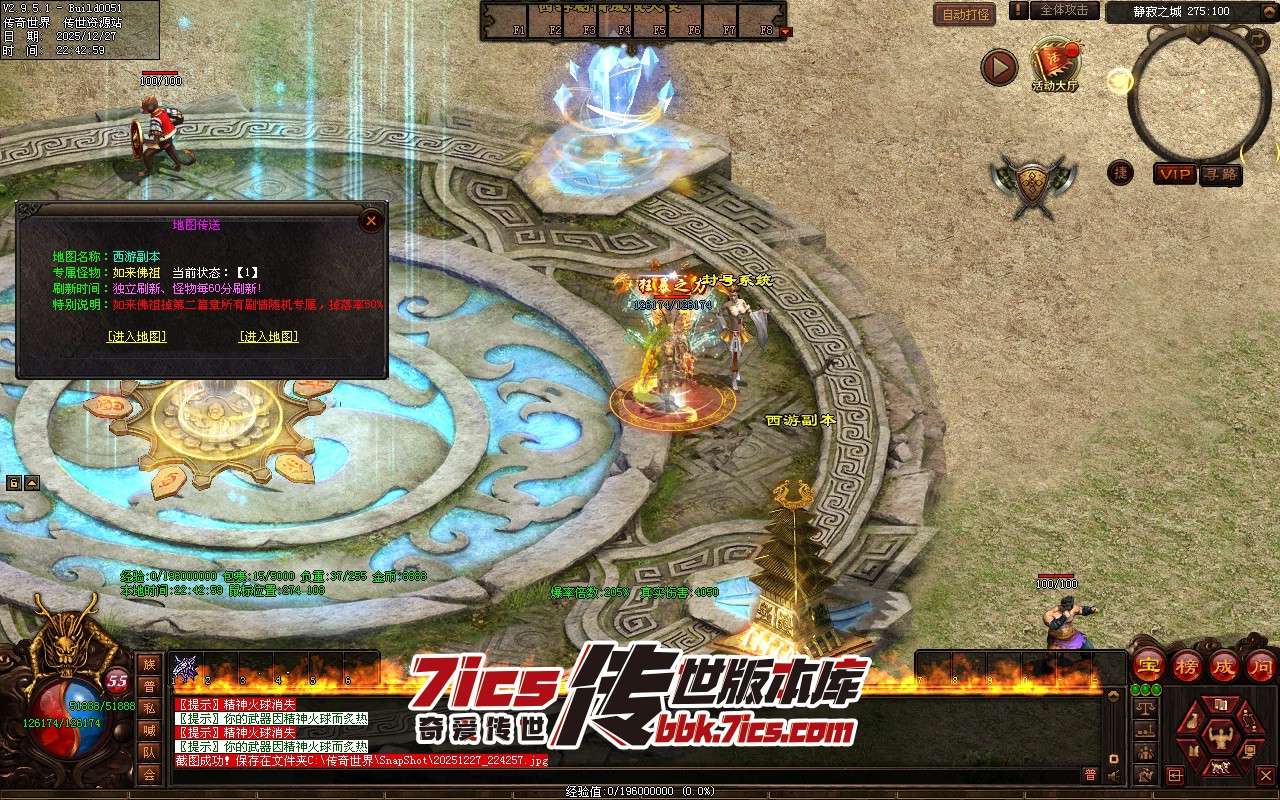This screenshot has width=1280, height=800.
Task: Select the 私 private chat channel
Action: click(x=149, y=708)
